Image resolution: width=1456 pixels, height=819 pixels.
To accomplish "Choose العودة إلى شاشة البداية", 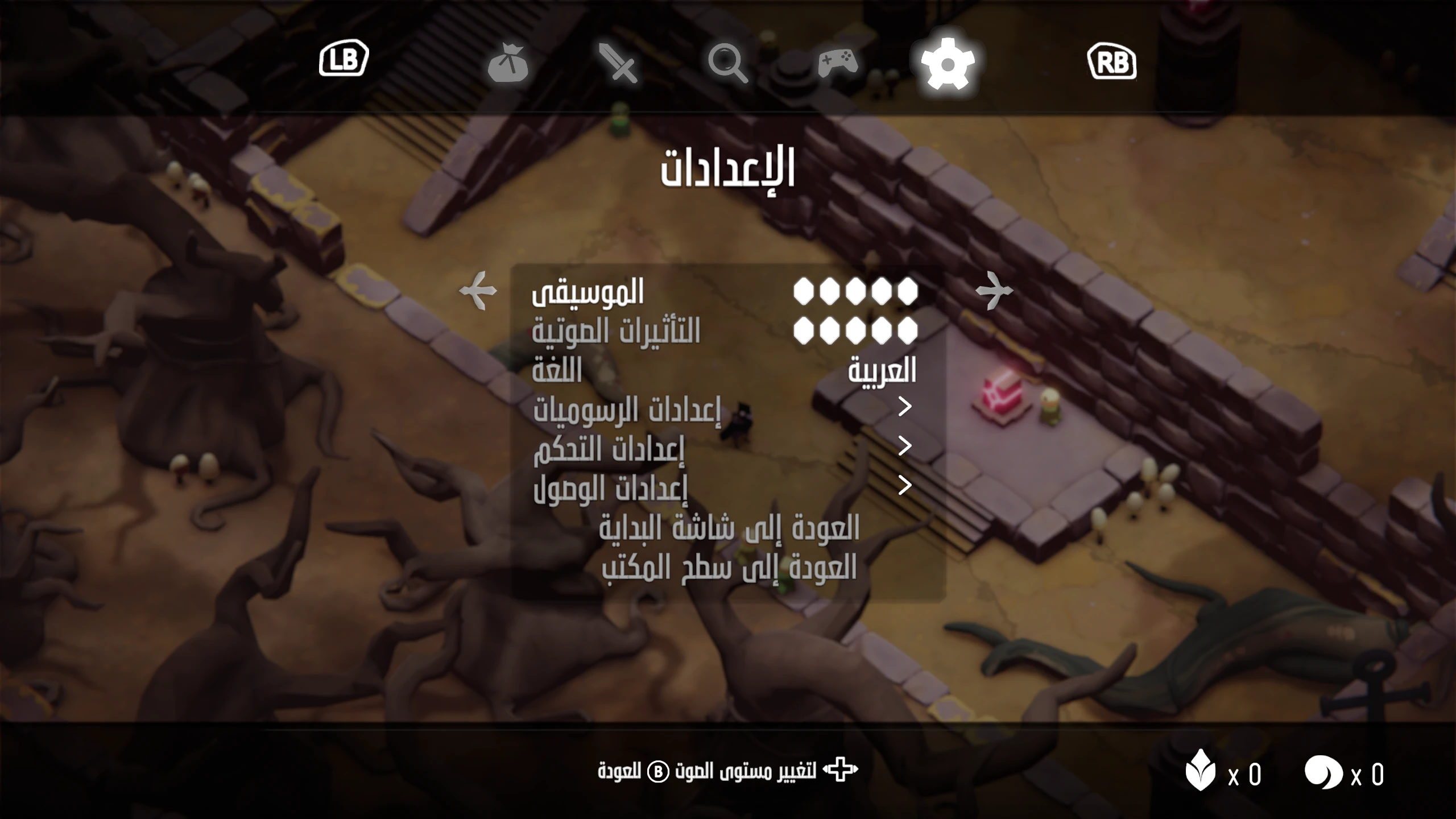I will pyautogui.click(x=729, y=528).
